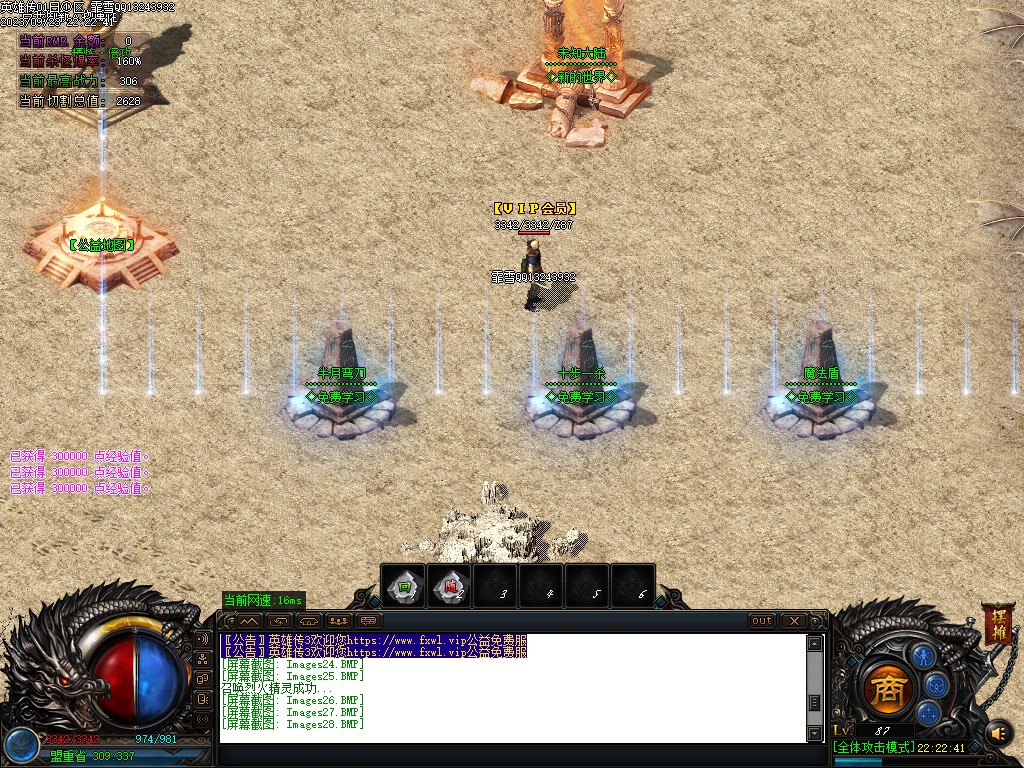Select the network-tree chat channel icon
The width and height of the screenshot is (1024, 768).
tap(203, 659)
